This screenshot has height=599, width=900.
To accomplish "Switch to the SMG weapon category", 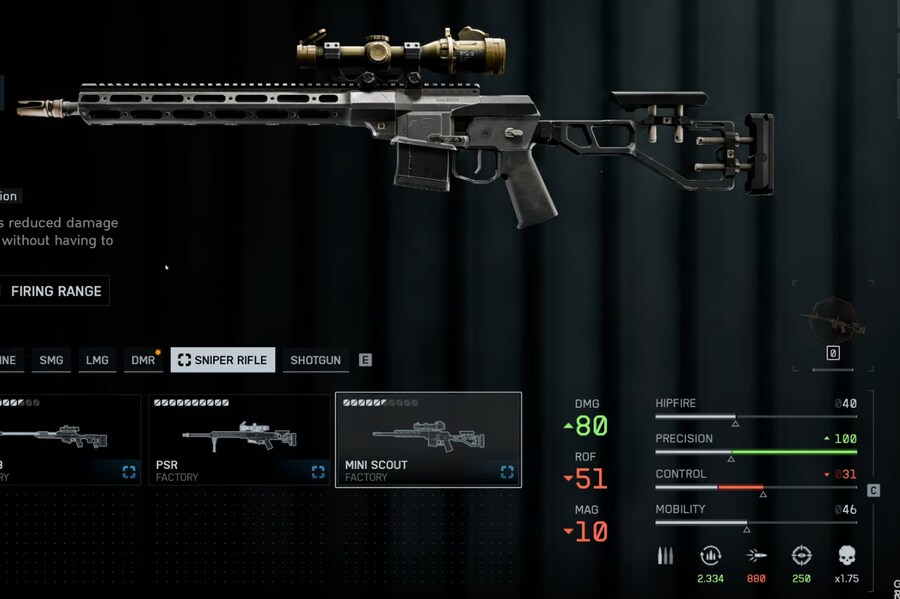I will (x=51, y=360).
